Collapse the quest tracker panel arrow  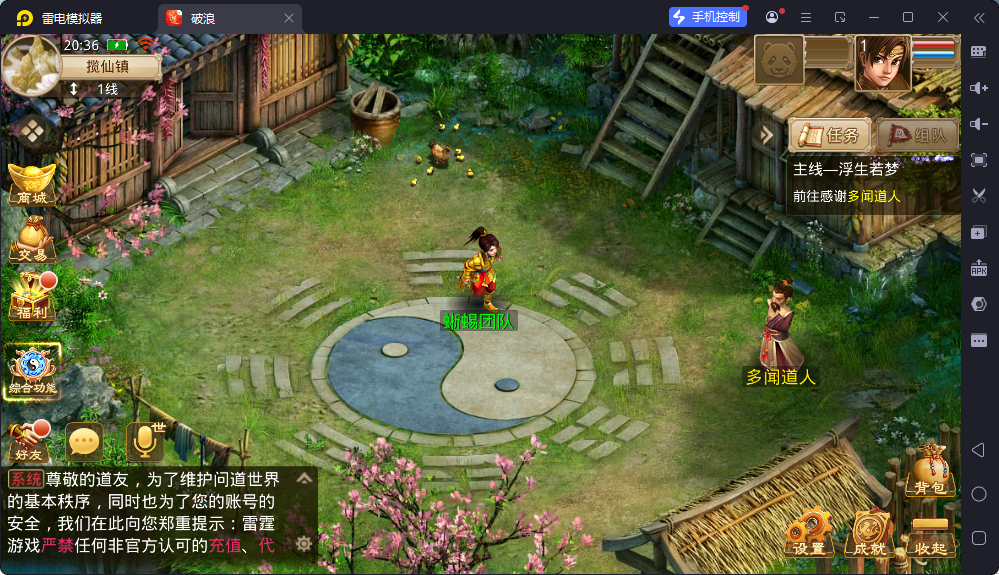768,135
